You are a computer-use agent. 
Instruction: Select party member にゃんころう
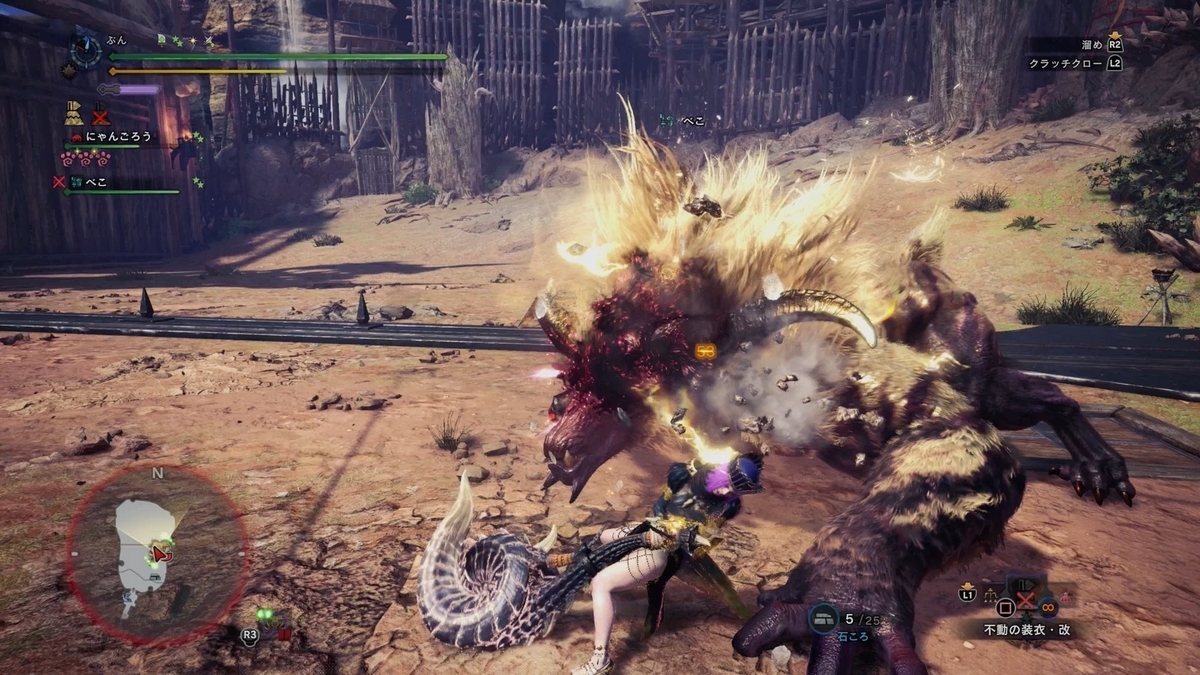(116, 137)
